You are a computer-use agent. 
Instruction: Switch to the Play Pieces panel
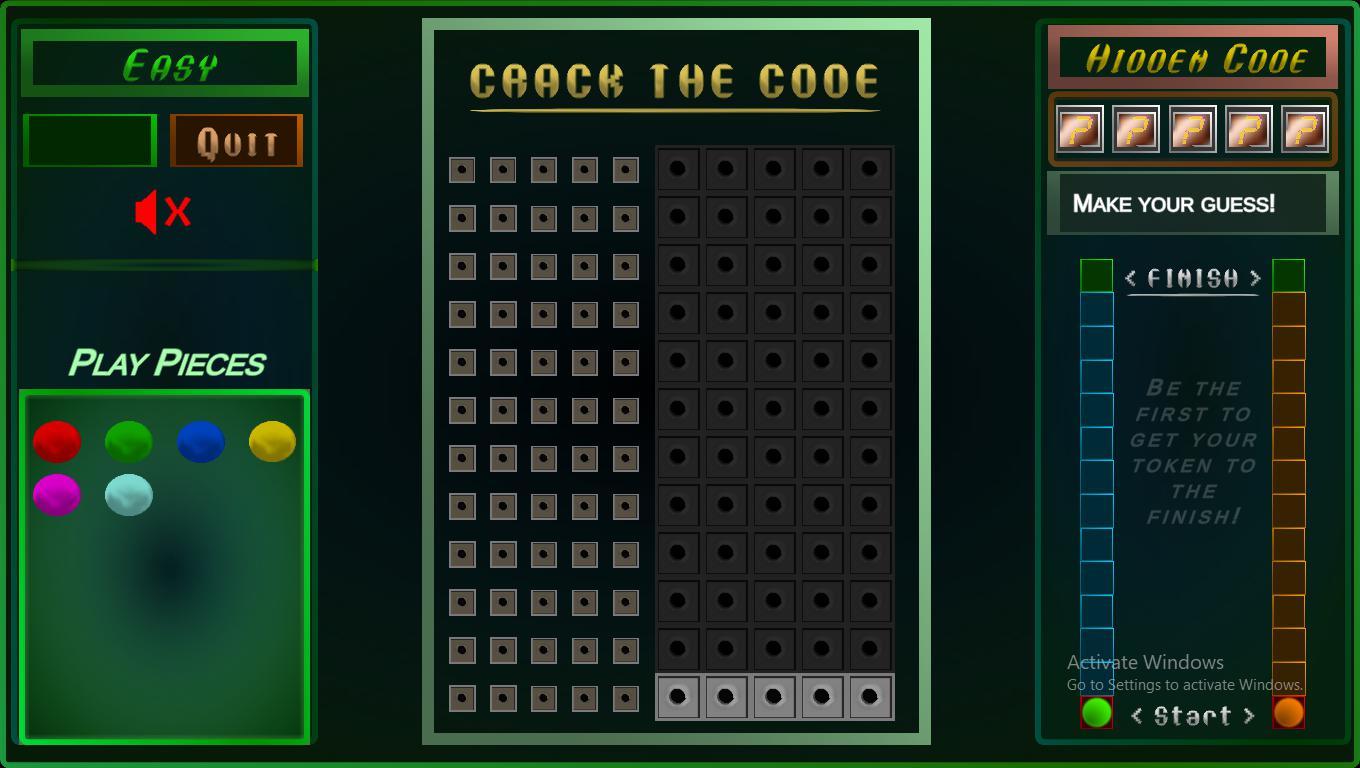tap(167, 363)
